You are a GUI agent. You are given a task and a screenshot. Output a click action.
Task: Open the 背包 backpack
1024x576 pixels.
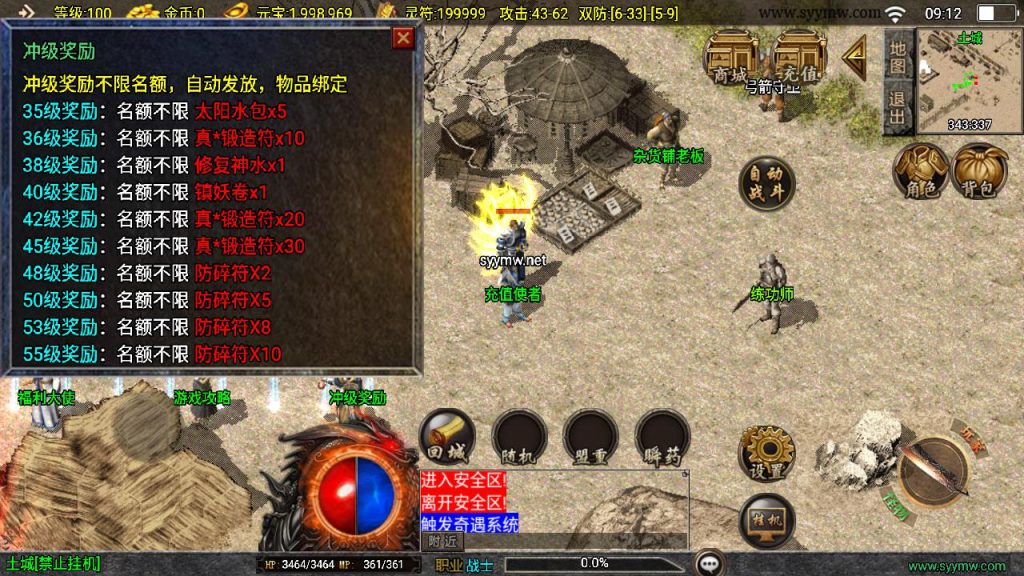[x=980, y=170]
